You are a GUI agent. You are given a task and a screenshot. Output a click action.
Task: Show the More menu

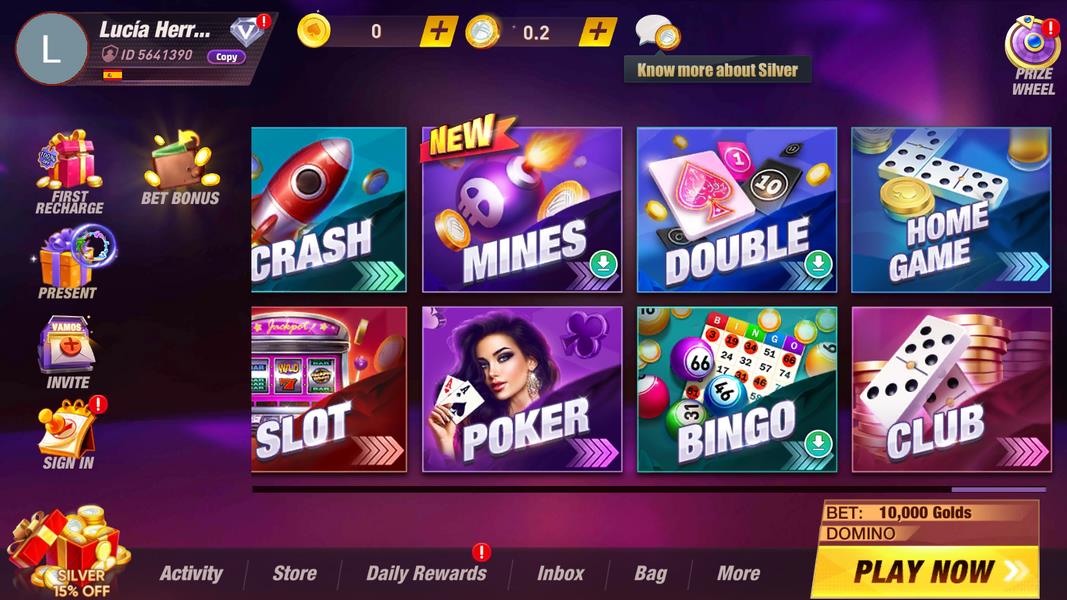click(x=738, y=573)
